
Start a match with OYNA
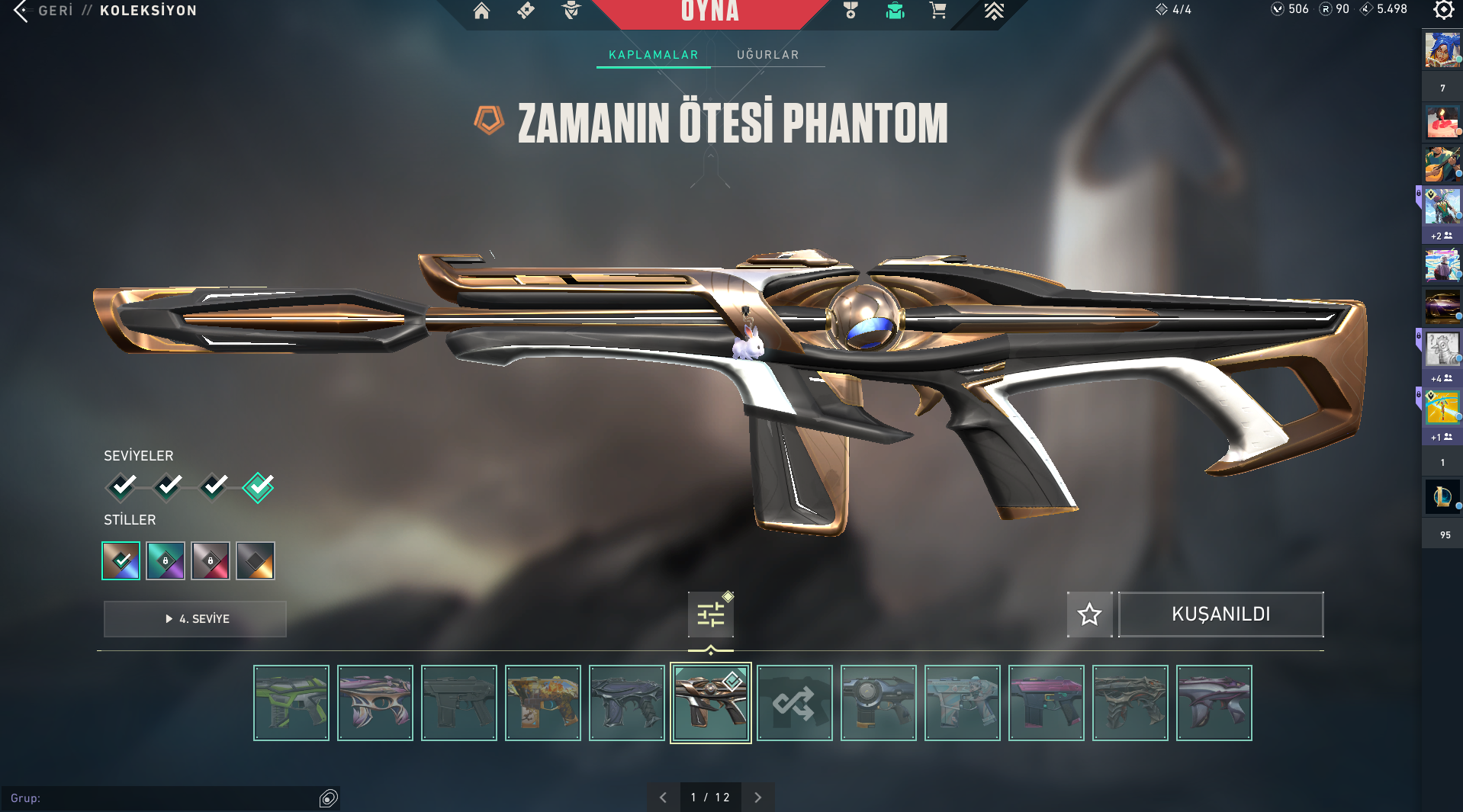pyautogui.click(x=709, y=12)
